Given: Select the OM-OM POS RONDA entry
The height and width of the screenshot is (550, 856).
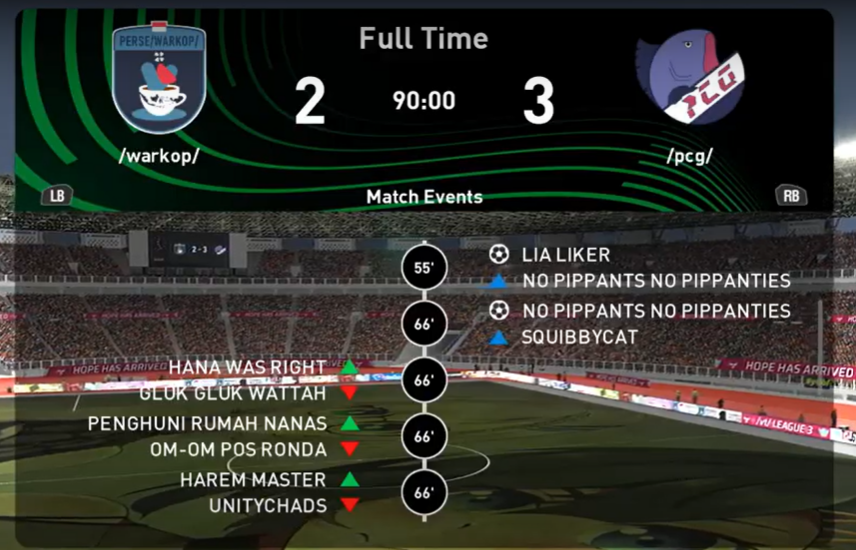Looking at the screenshot, I should tap(238, 449).
